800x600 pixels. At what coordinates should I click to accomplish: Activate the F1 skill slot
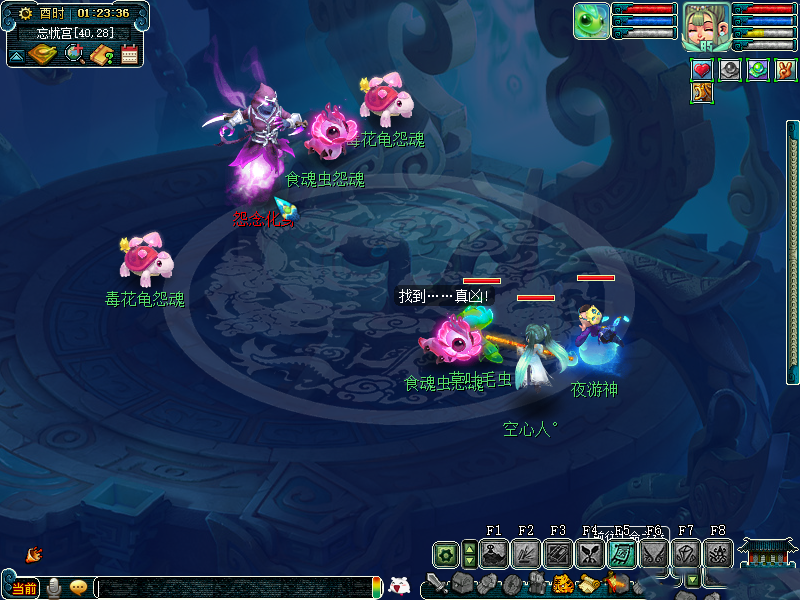click(493, 553)
